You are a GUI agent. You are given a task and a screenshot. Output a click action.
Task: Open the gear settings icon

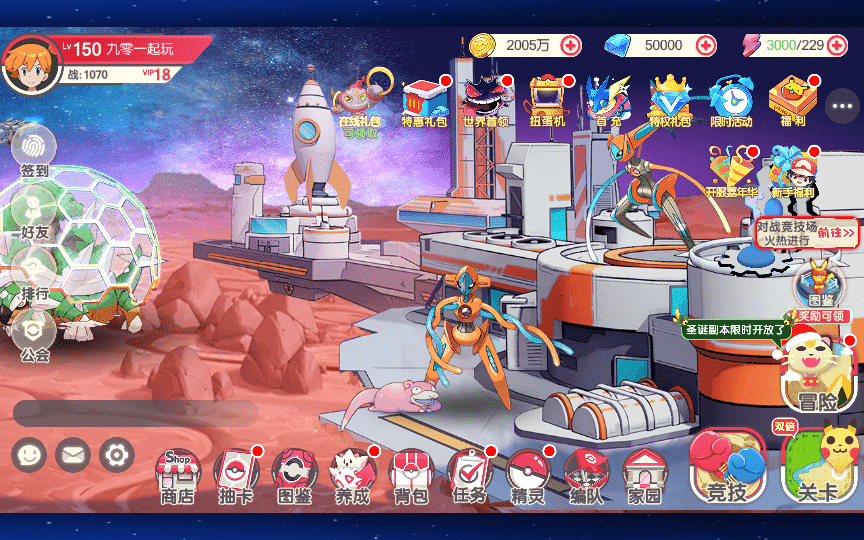pos(116,456)
